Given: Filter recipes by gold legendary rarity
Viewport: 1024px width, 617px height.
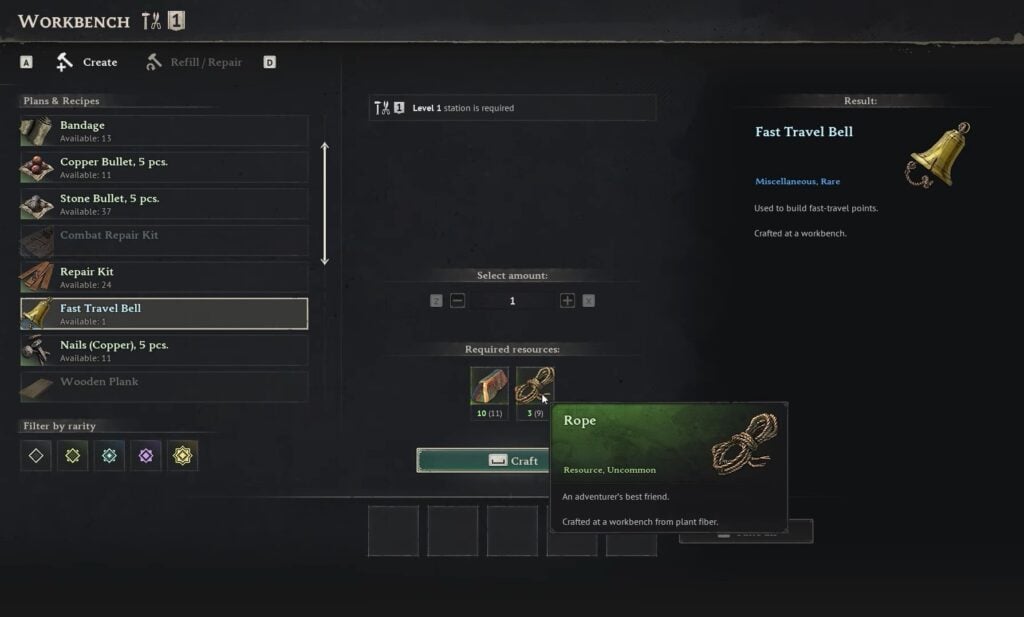Looking at the screenshot, I should click(x=182, y=456).
